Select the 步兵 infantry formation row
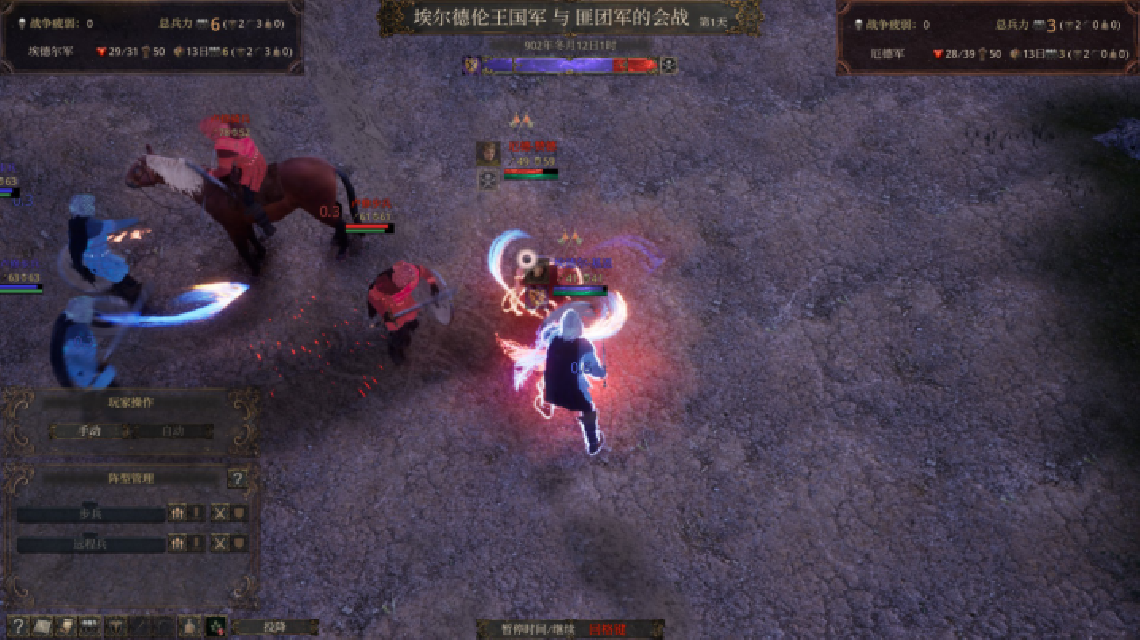 click(91, 514)
